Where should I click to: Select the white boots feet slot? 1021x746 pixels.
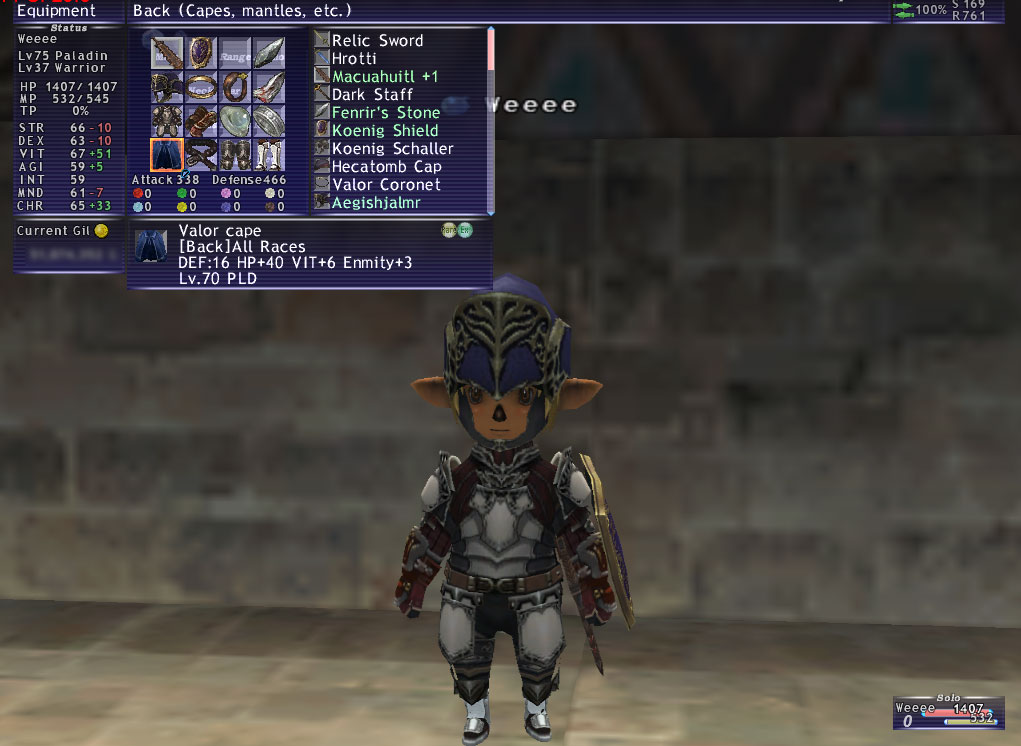[x=269, y=155]
